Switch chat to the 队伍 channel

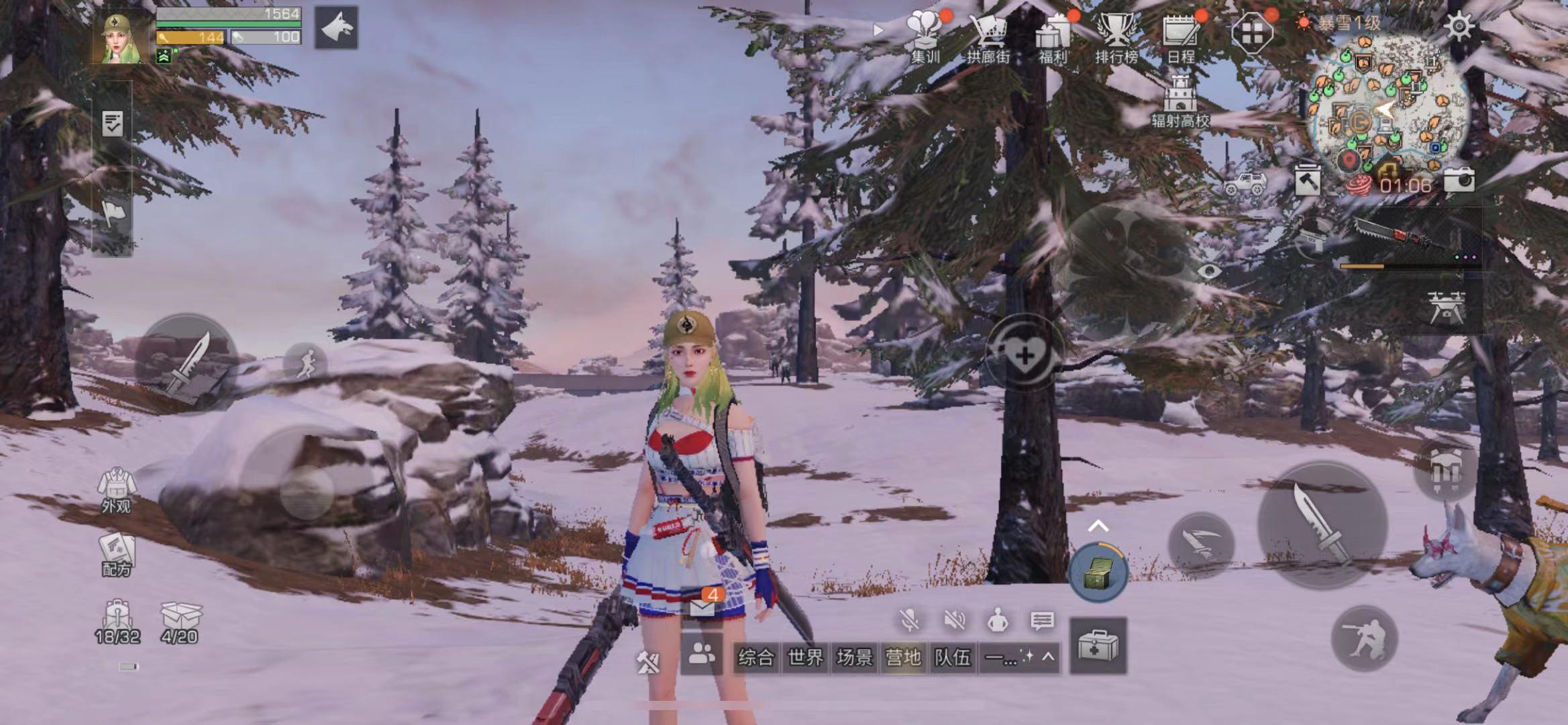tap(952, 657)
